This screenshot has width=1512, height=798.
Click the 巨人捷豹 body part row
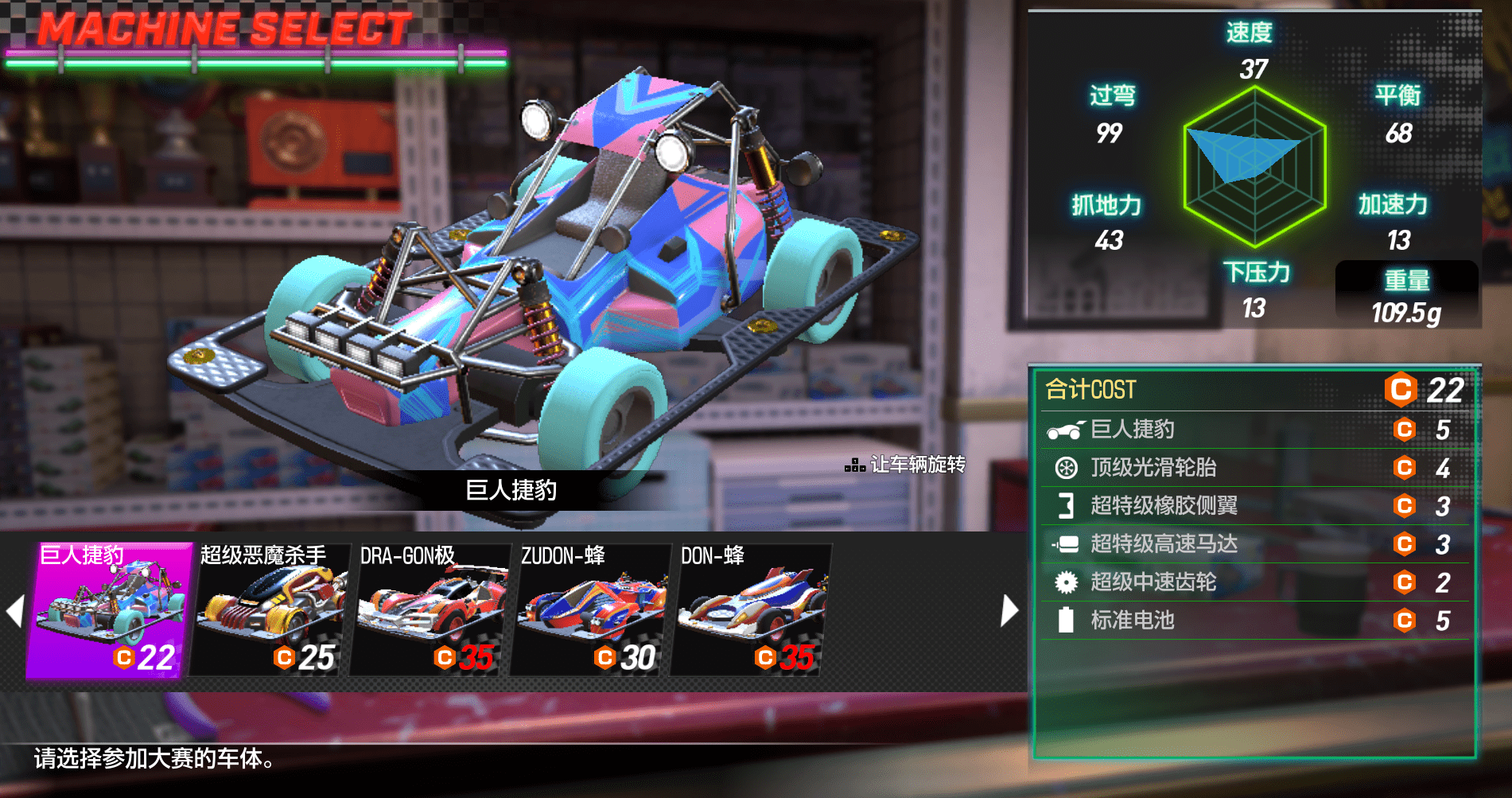[1254, 430]
